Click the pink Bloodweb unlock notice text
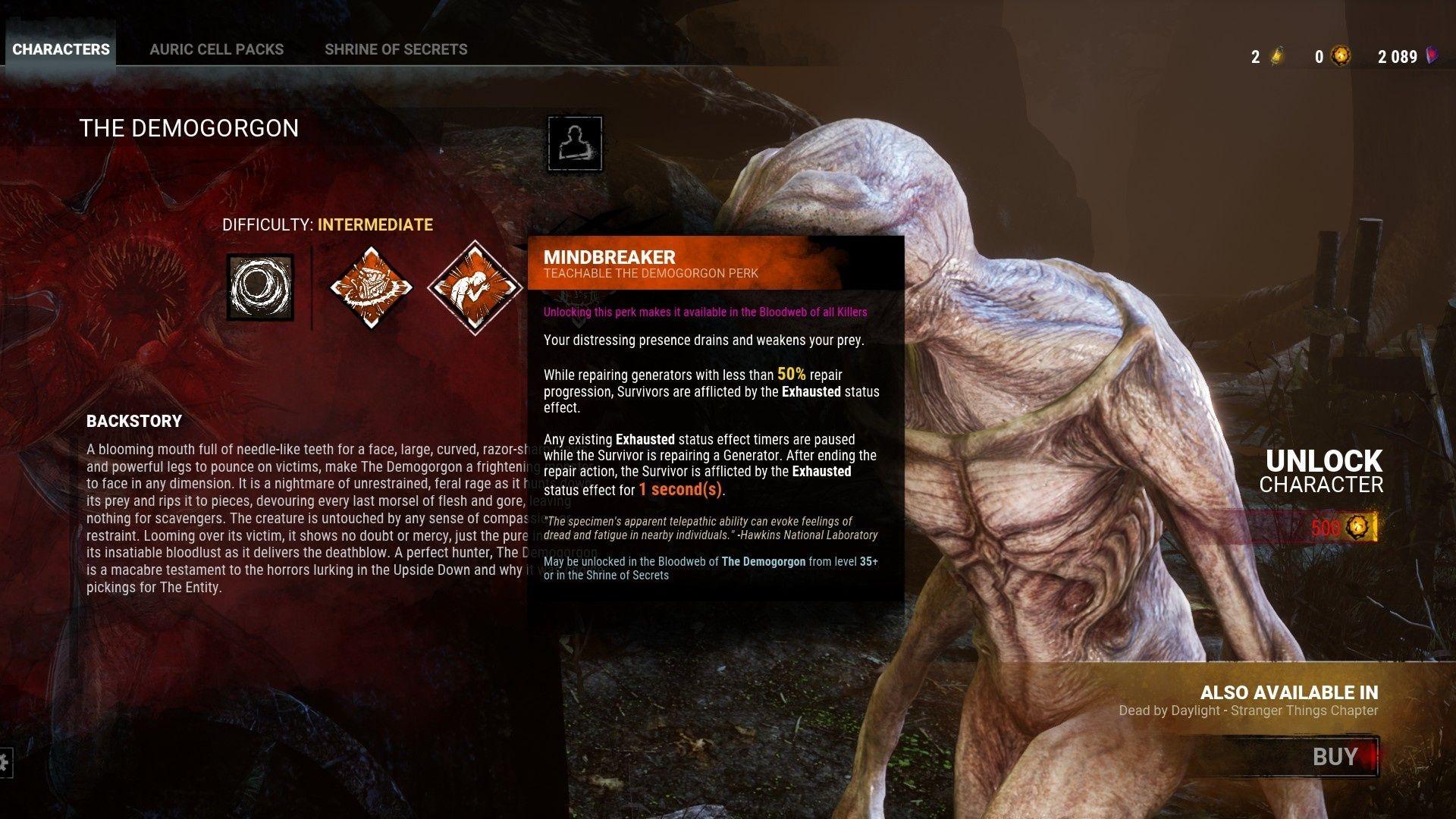Viewport: 1456px width, 819px height. point(704,312)
